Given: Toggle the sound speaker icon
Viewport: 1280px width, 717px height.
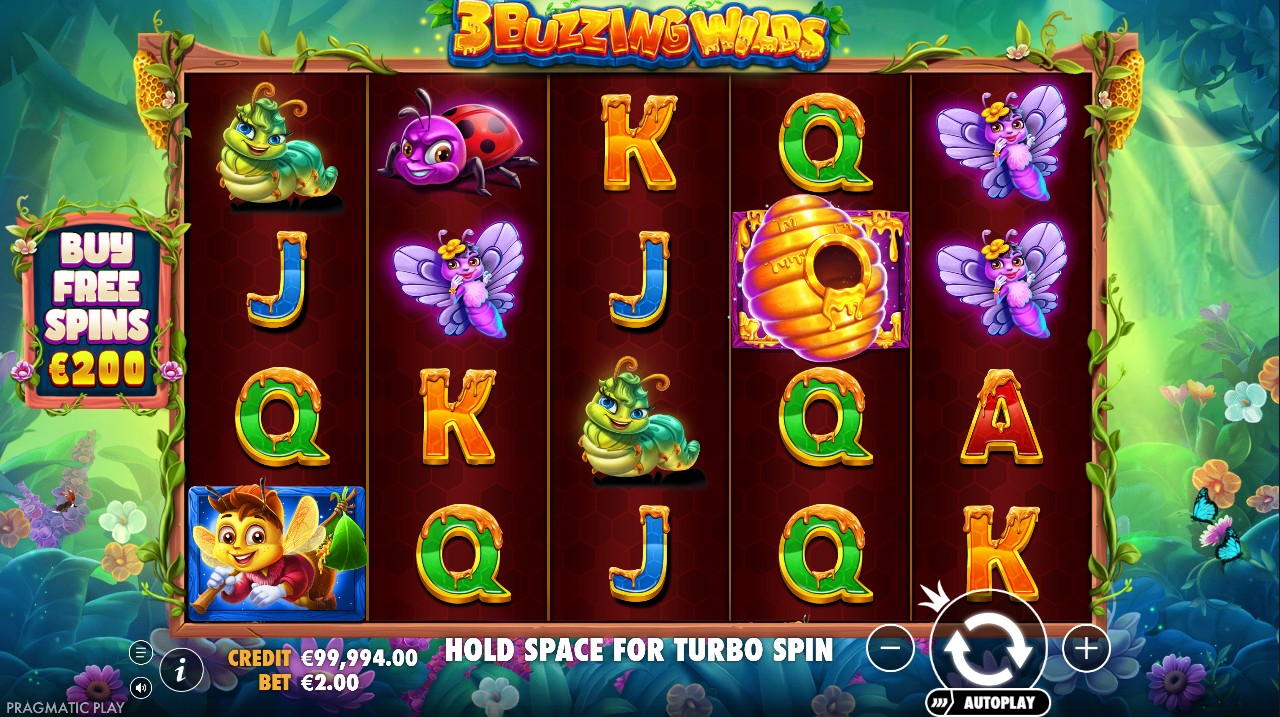Looking at the screenshot, I should [x=141, y=688].
